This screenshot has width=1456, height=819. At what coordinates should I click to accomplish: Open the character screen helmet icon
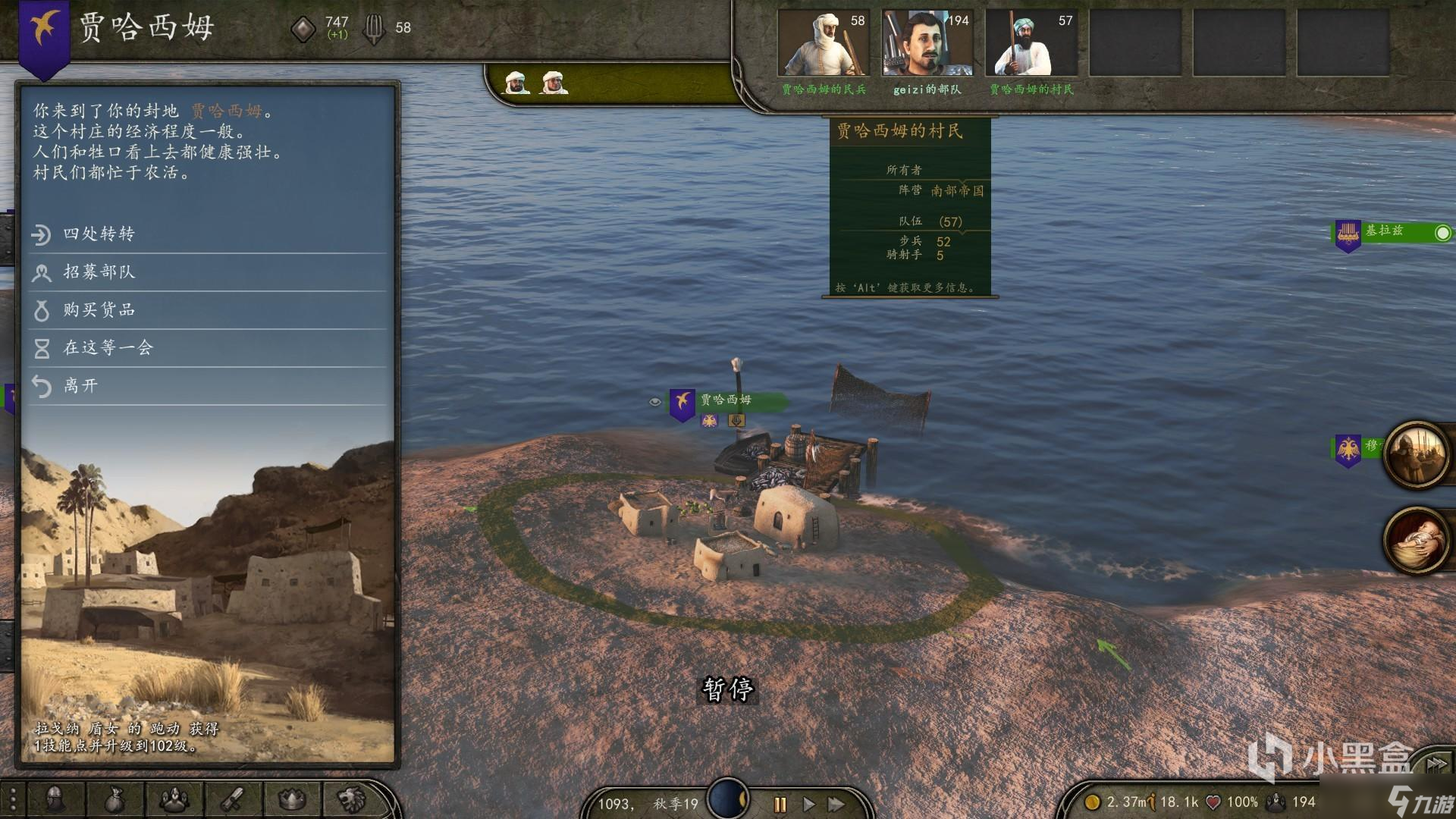pos(55,799)
